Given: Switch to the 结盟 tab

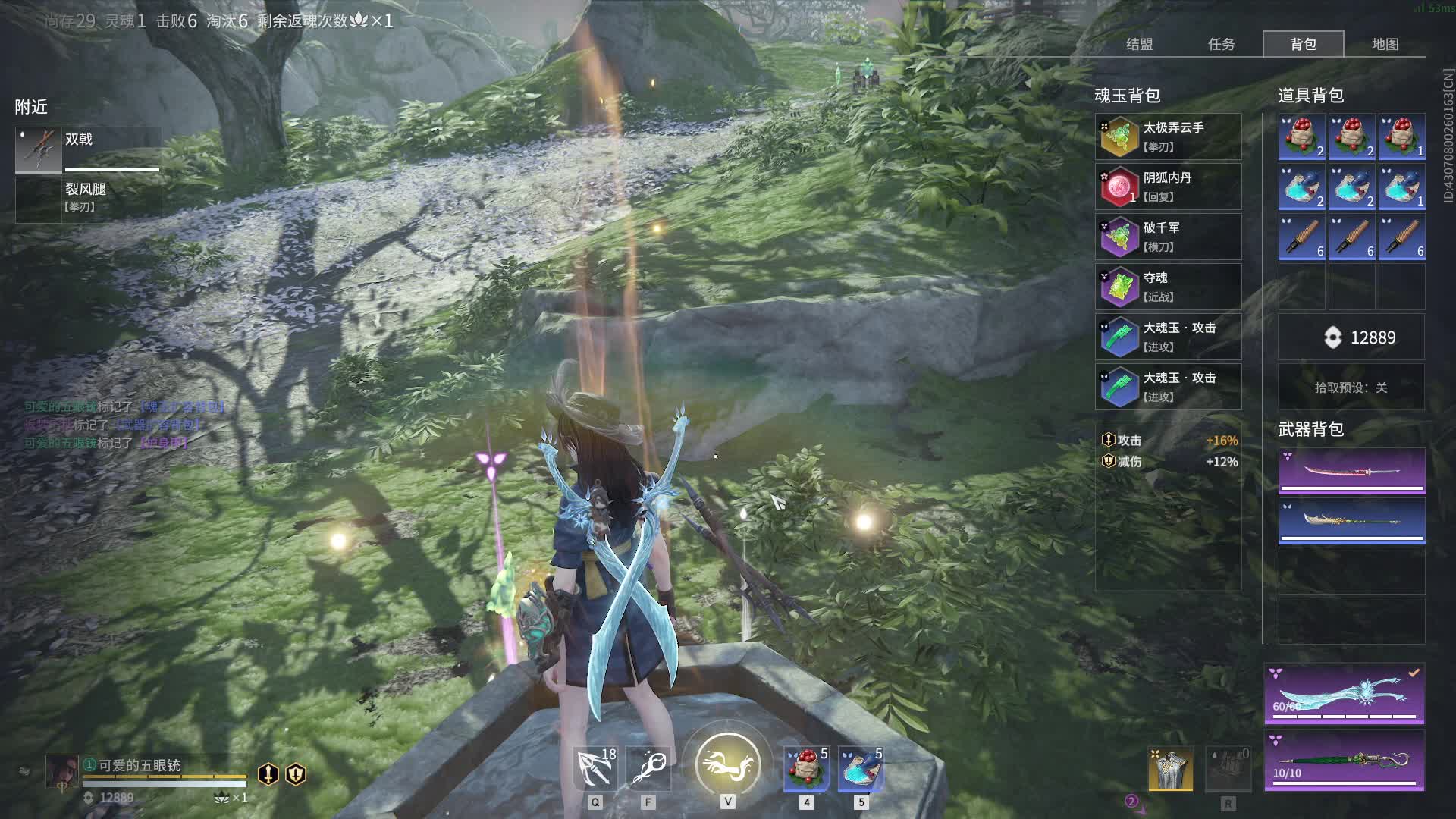Looking at the screenshot, I should [x=1139, y=44].
